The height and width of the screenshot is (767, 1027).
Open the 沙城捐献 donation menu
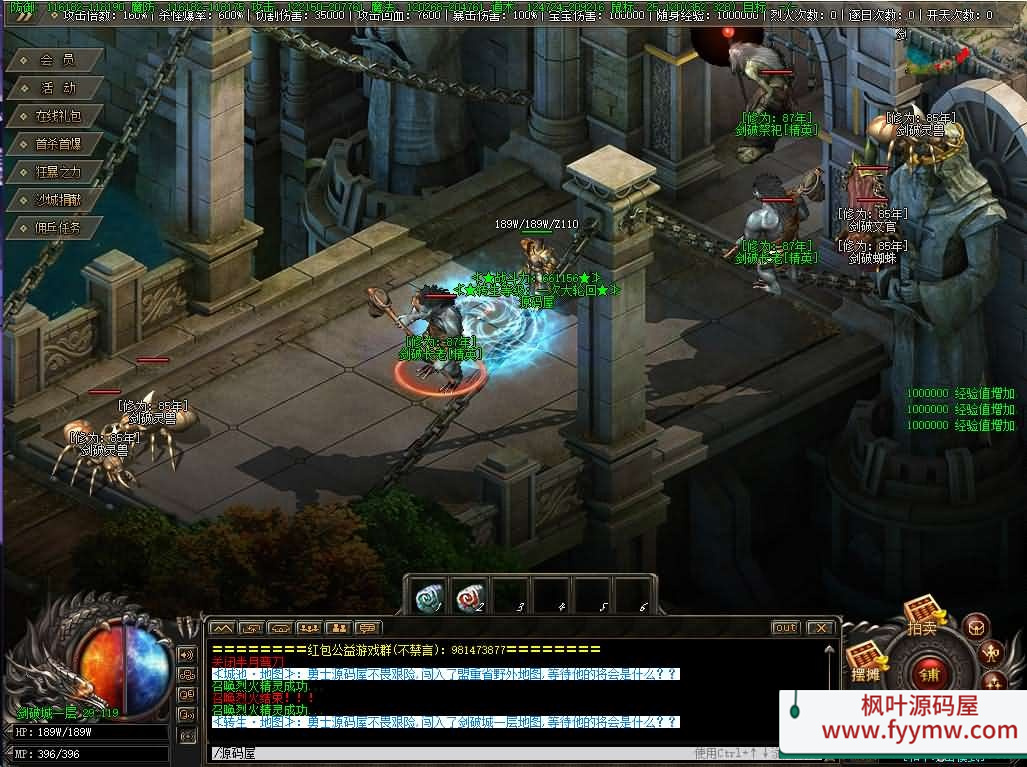pyautogui.click(x=56, y=200)
